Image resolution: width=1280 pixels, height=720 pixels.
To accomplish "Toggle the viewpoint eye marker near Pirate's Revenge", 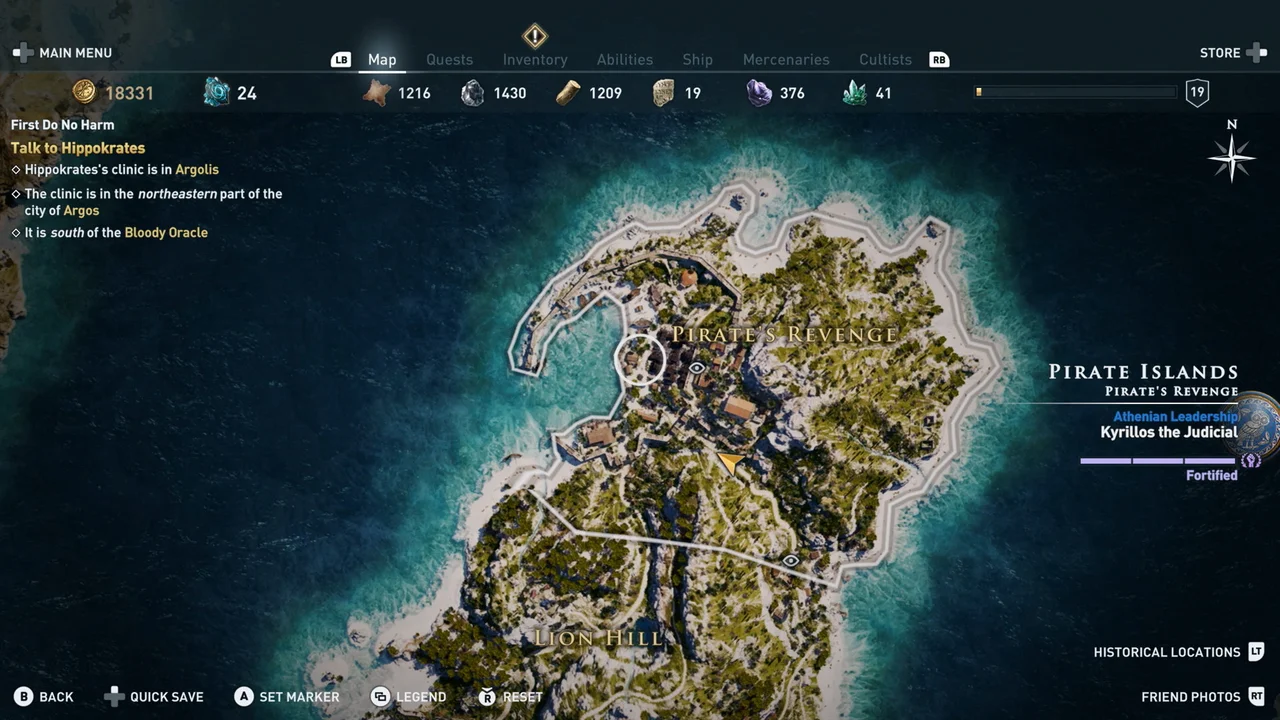I will (x=696, y=368).
